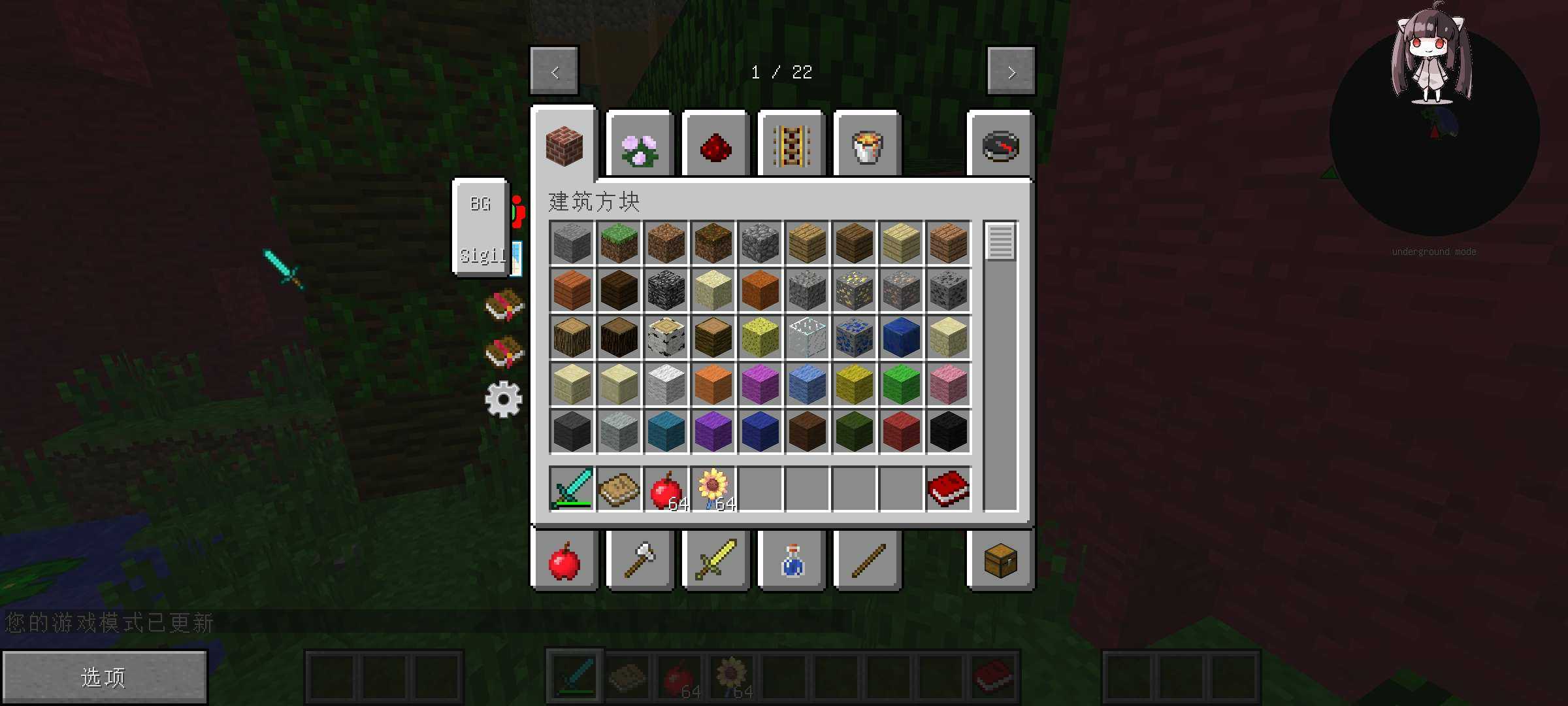
Task: Open the golden sword combat tab
Action: coord(715,561)
